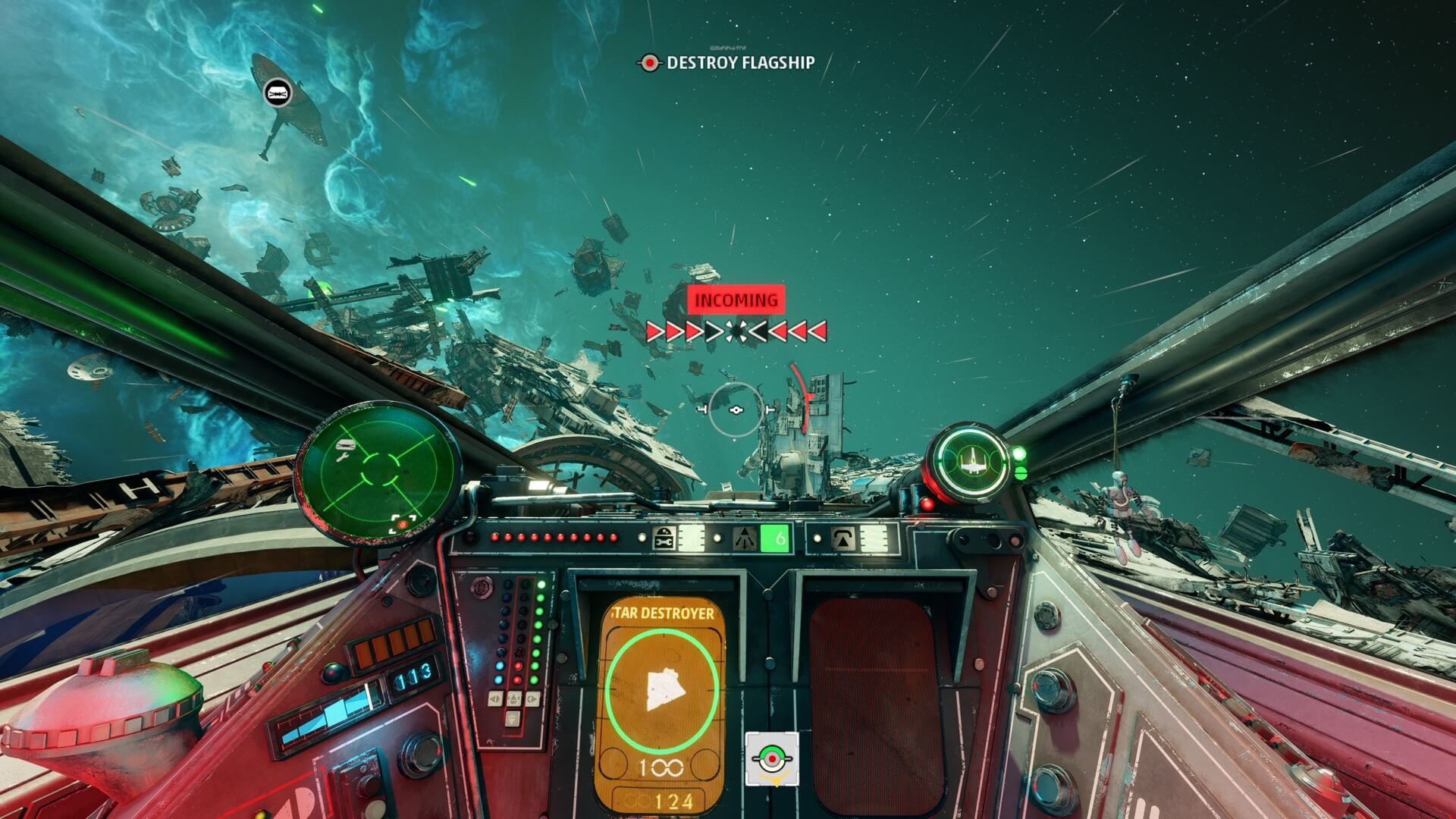Screen dimensions: 1456x819
Task: Click the target ping icon below the dashboard
Action: pyautogui.click(x=771, y=758)
